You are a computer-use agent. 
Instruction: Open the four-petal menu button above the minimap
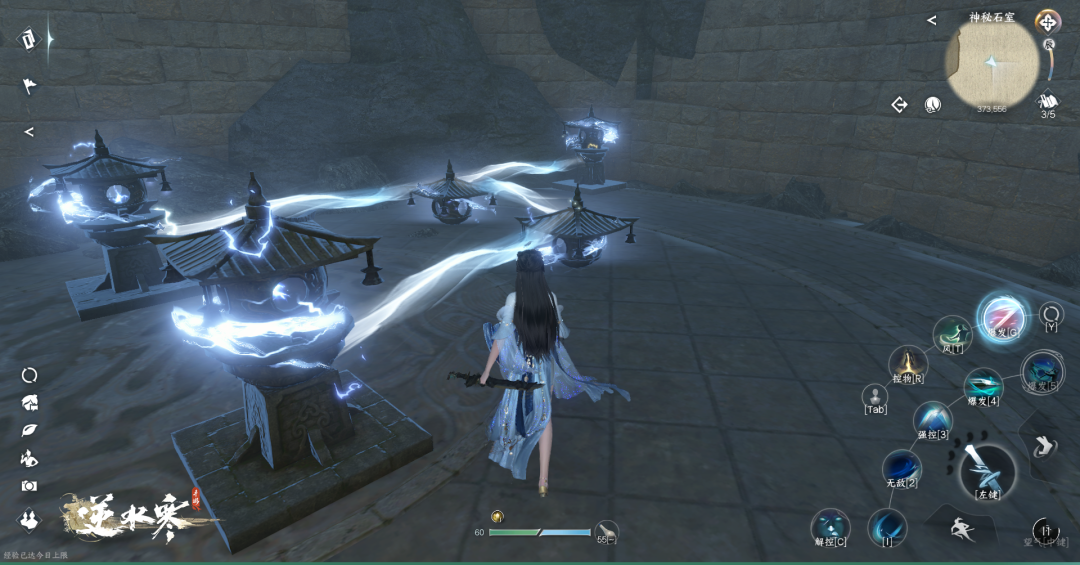tap(1047, 21)
